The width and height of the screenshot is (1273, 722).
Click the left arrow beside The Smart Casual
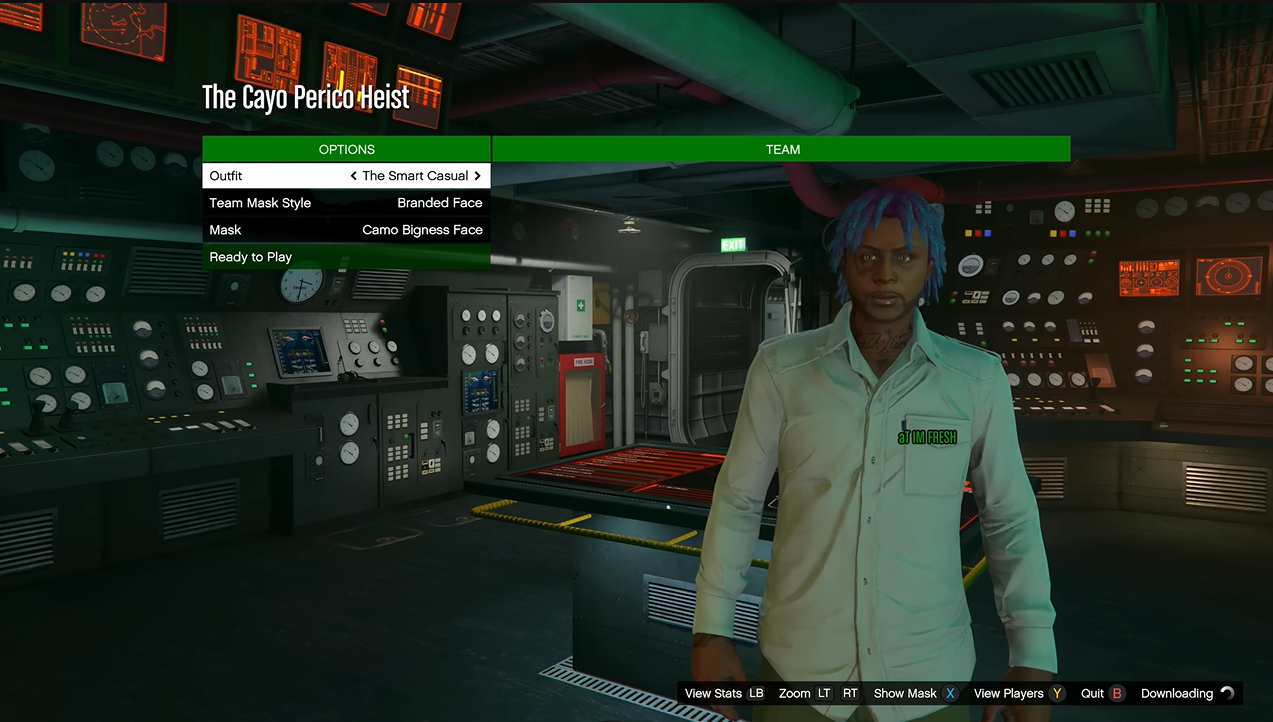click(354, 176)
